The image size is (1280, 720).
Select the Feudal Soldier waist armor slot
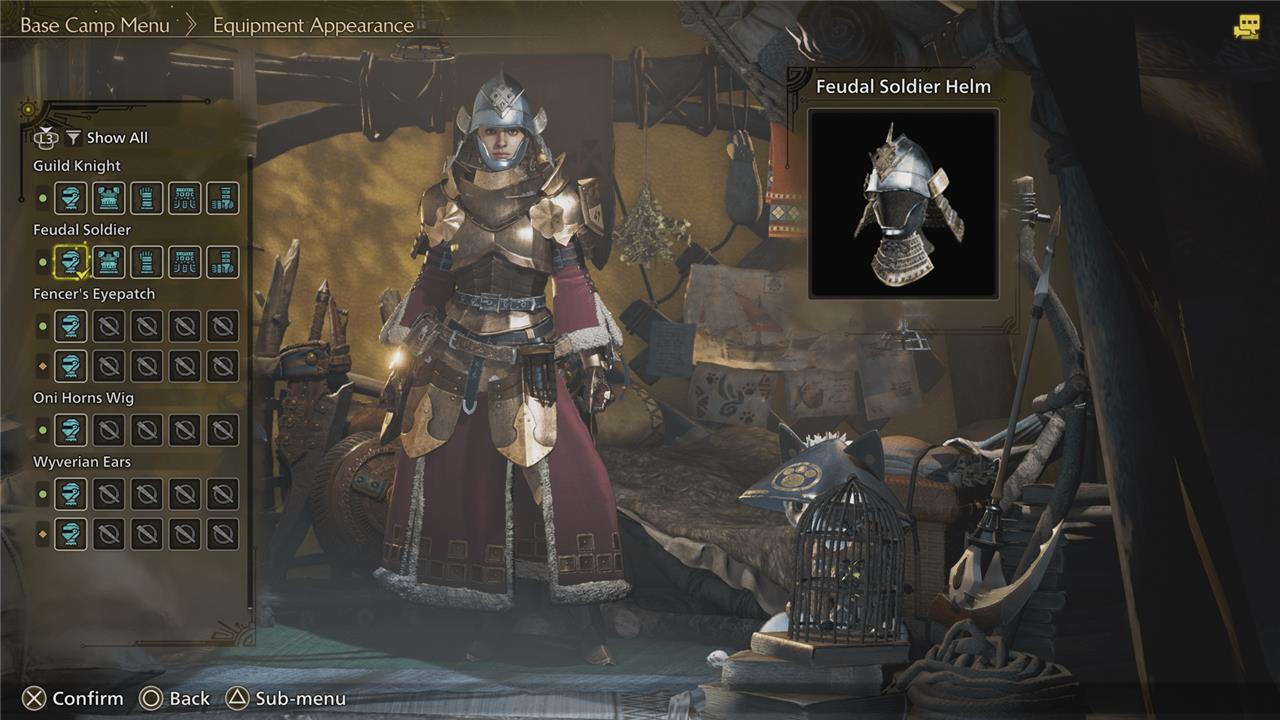[x=185, y=262]
